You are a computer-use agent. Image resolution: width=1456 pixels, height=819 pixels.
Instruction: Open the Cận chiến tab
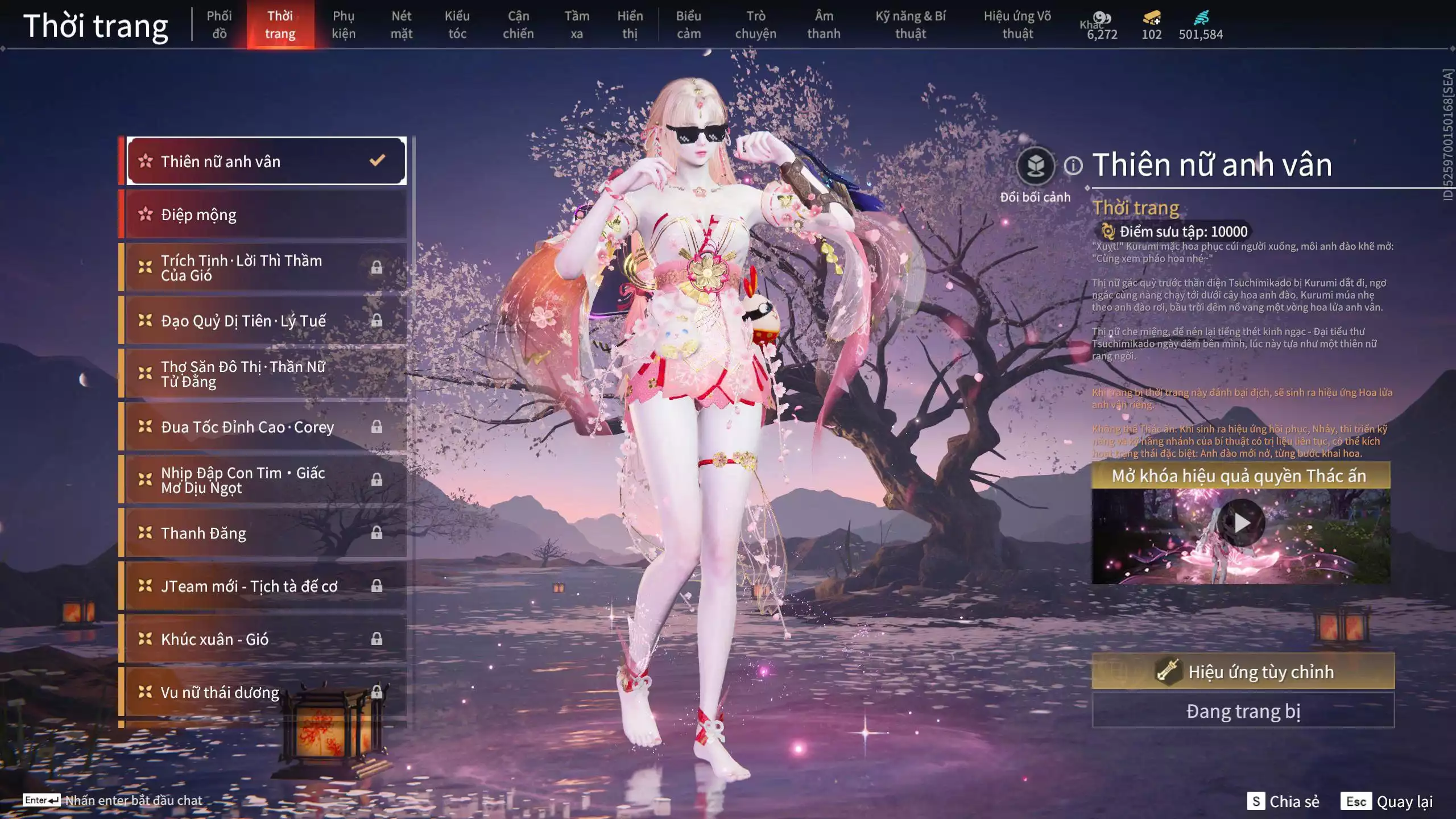[x=518, y=24]
